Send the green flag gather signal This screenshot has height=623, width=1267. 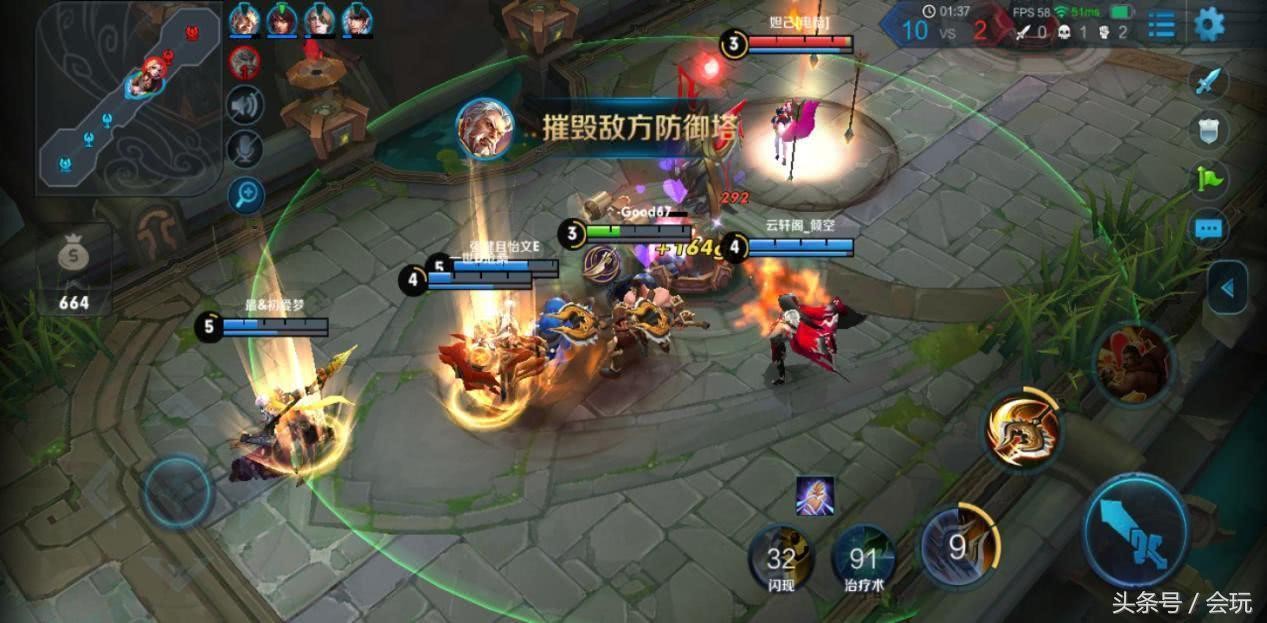(x=1209, y=179)
